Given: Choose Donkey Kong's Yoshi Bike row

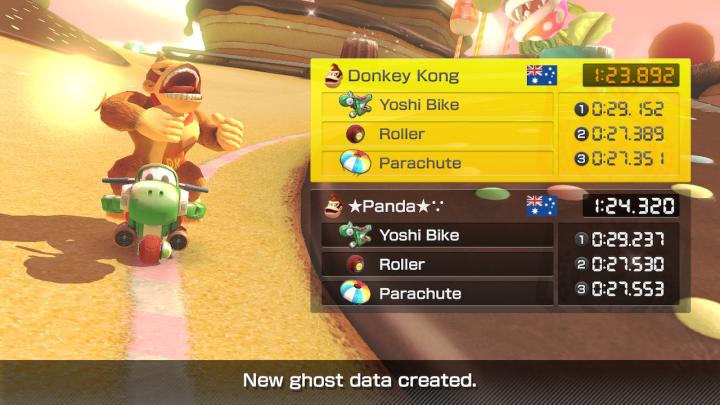Looking at the screenshot, I should (x=438, y=105).
